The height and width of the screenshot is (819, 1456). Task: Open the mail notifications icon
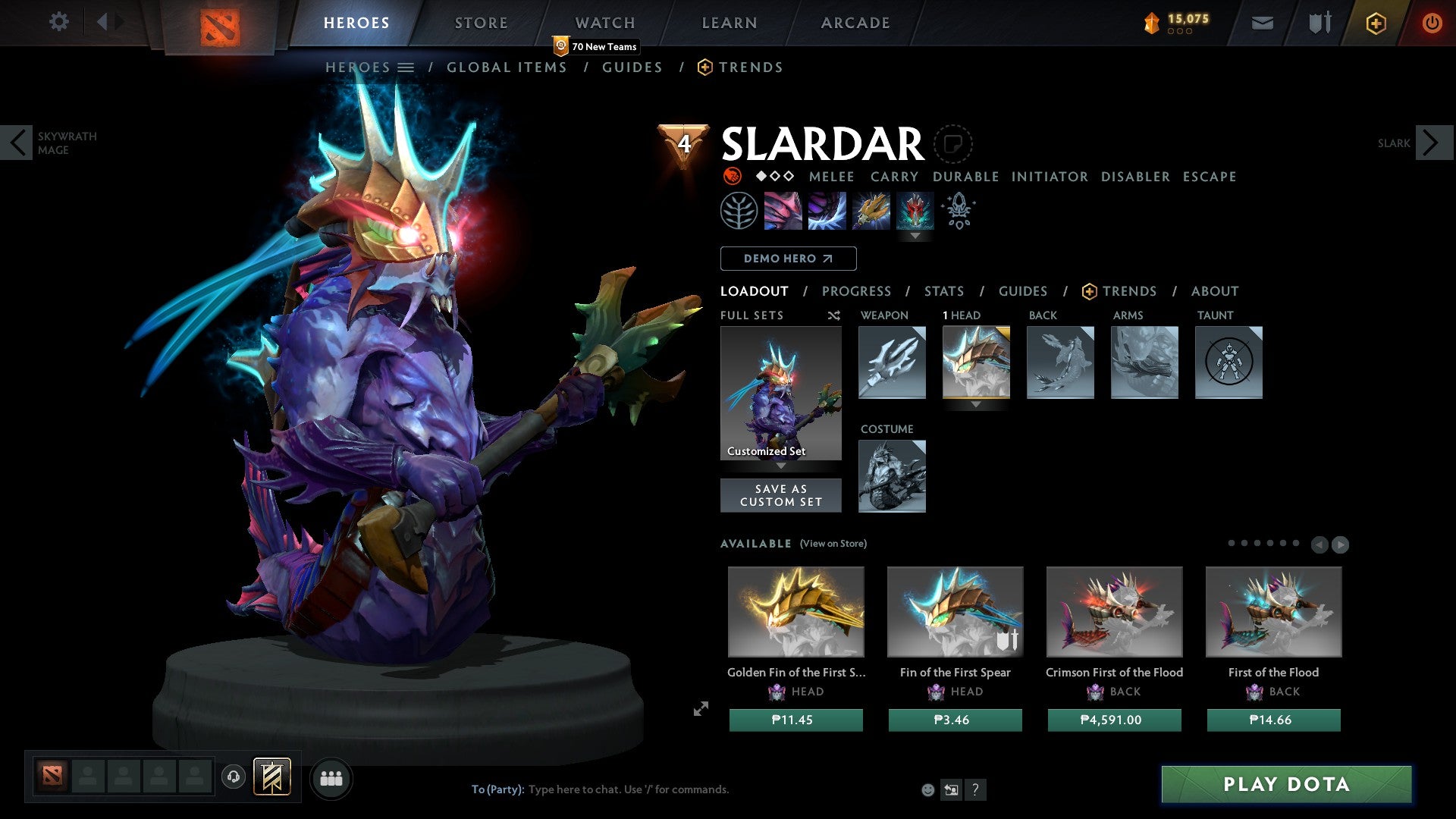1263,22
